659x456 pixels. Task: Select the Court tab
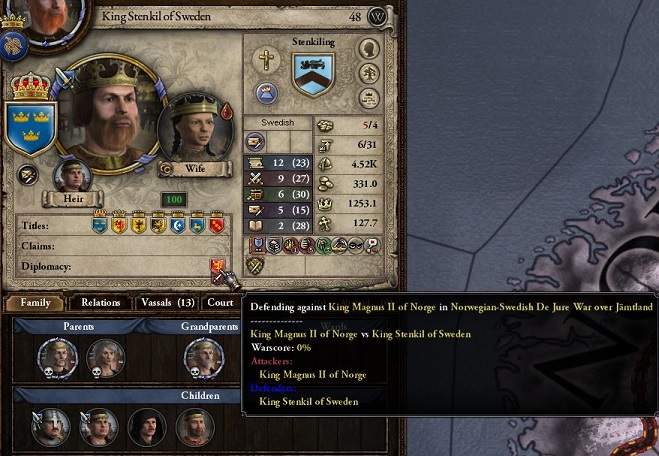click(220, 303)
